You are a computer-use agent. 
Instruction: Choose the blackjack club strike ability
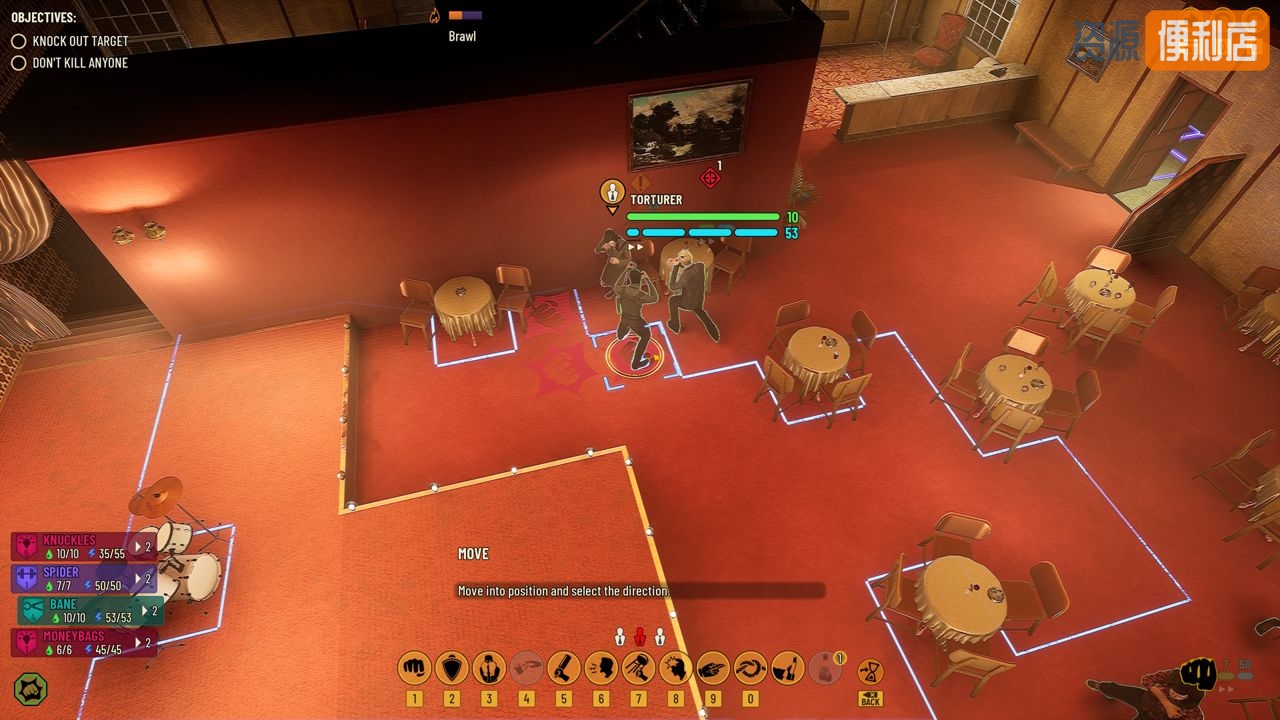click(563, 667)
